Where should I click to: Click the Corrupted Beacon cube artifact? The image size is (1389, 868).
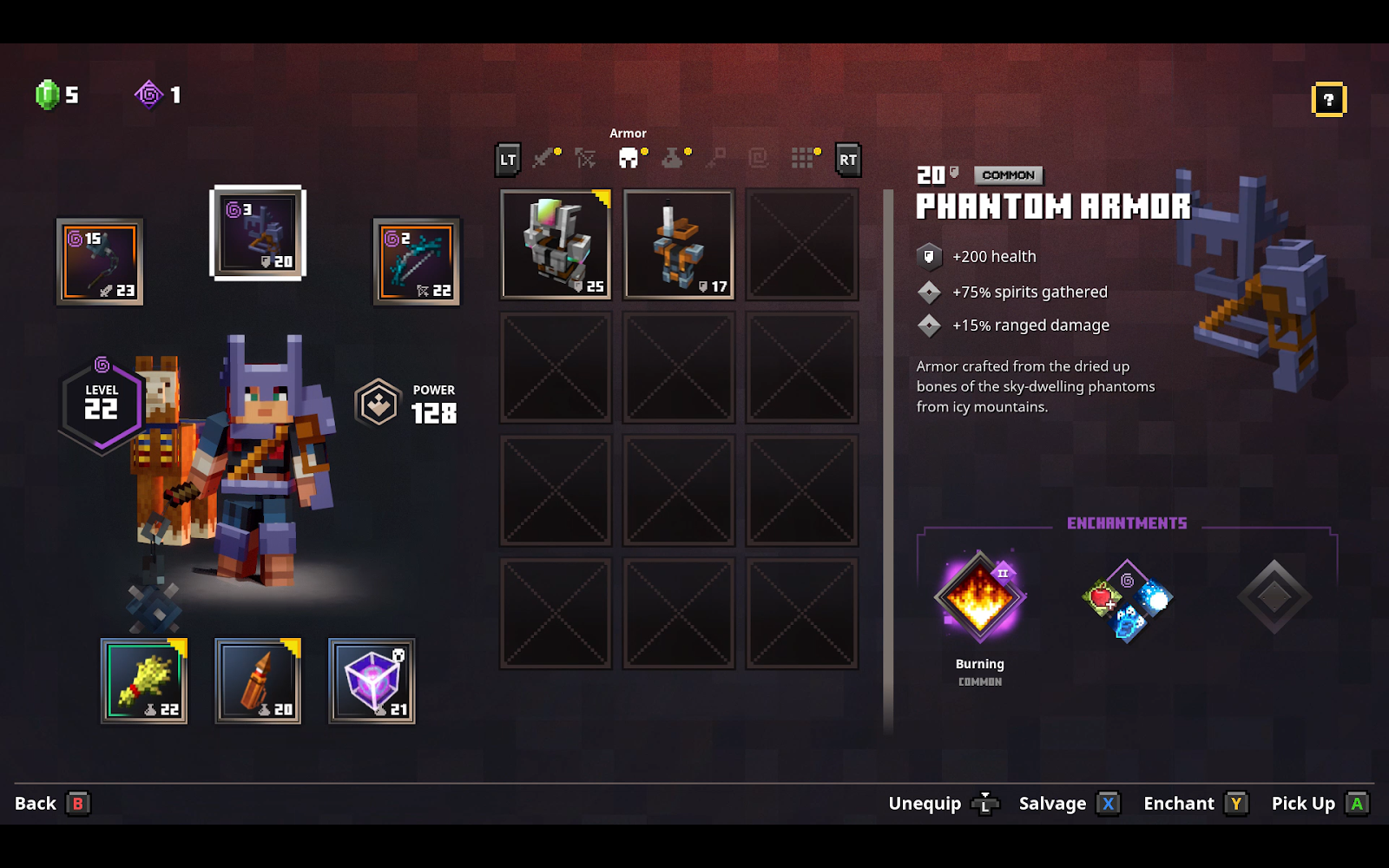(371, 681)
